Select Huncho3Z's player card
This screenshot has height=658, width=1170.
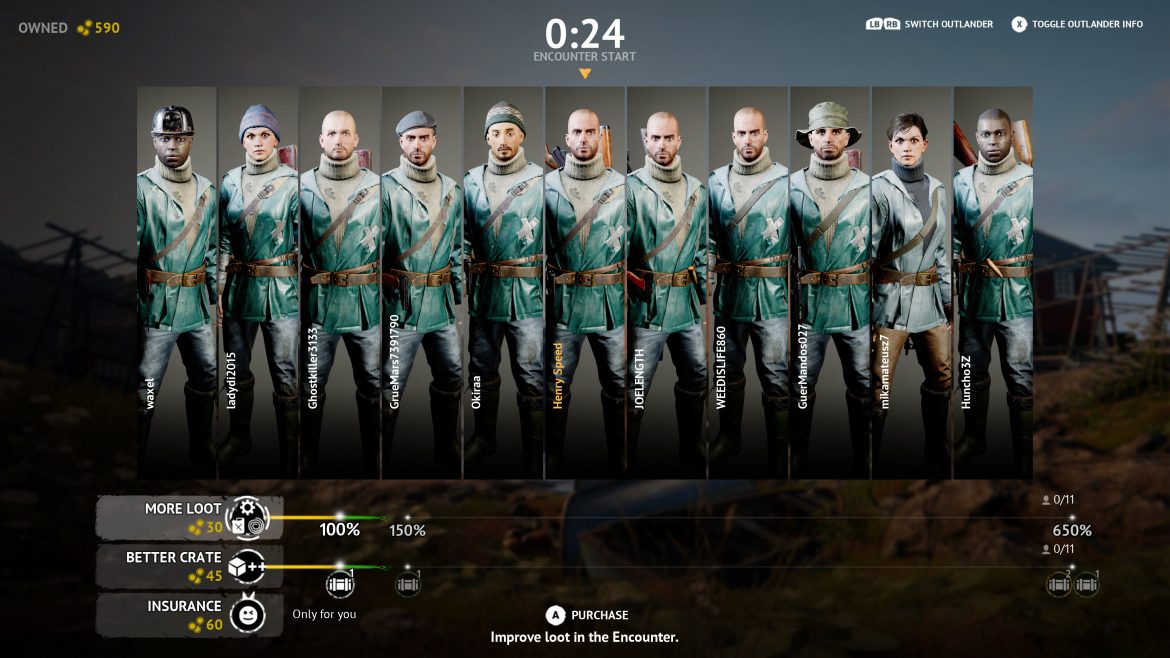pyautogui.click(x=993, y=282)
